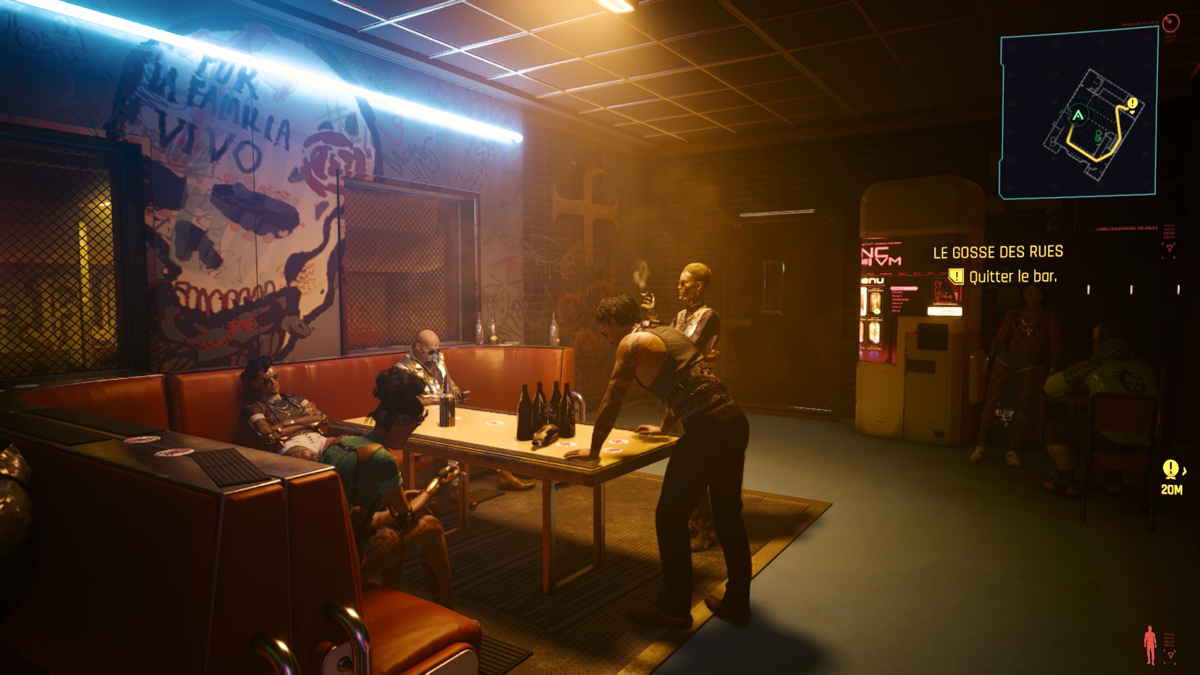Click the red circular icon above the minimap
This screenshot has height=675, width=1200.
pos(1171,21)
